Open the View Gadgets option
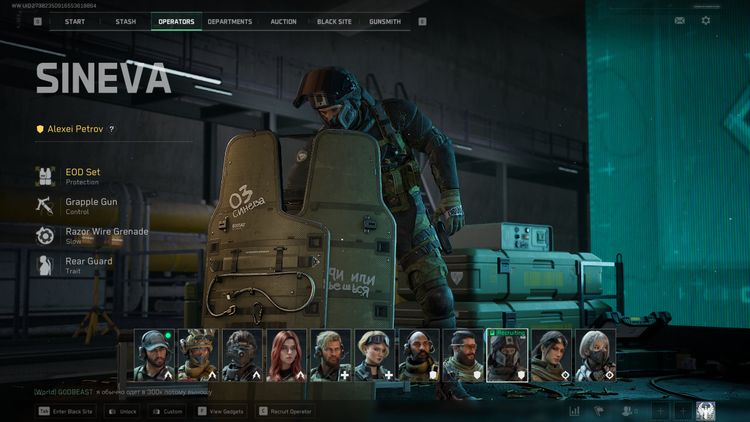This screenshot has height=422, width=750. point(222,411)
